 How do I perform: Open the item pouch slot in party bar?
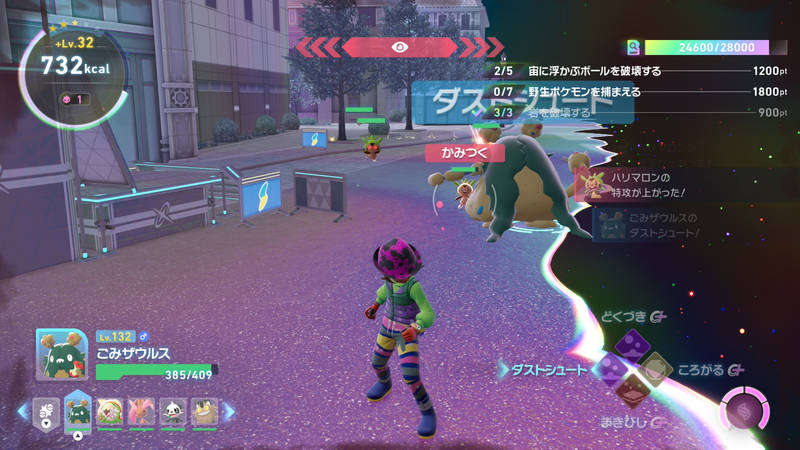46,410
